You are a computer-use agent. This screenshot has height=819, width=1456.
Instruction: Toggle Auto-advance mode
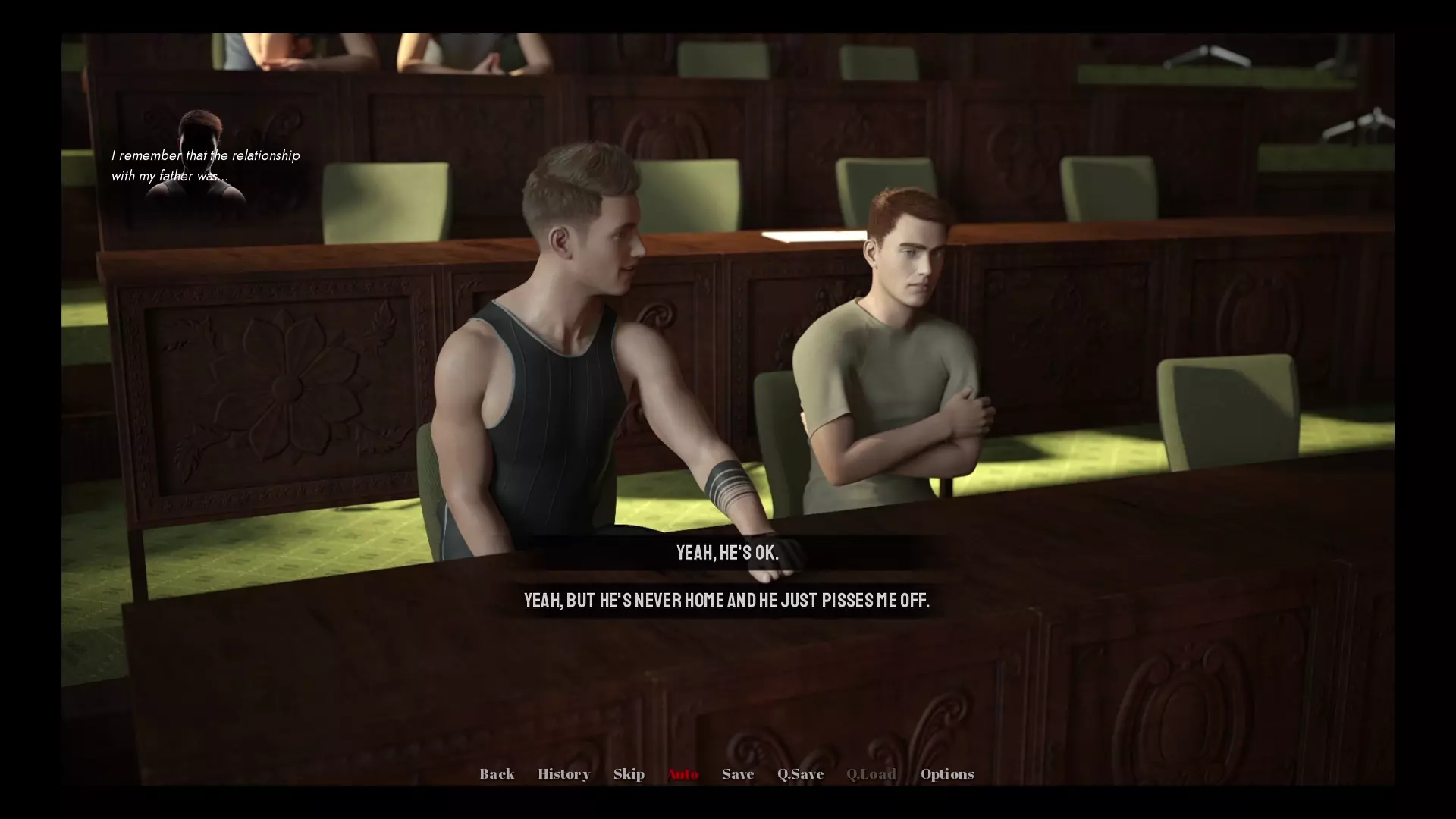683,774
